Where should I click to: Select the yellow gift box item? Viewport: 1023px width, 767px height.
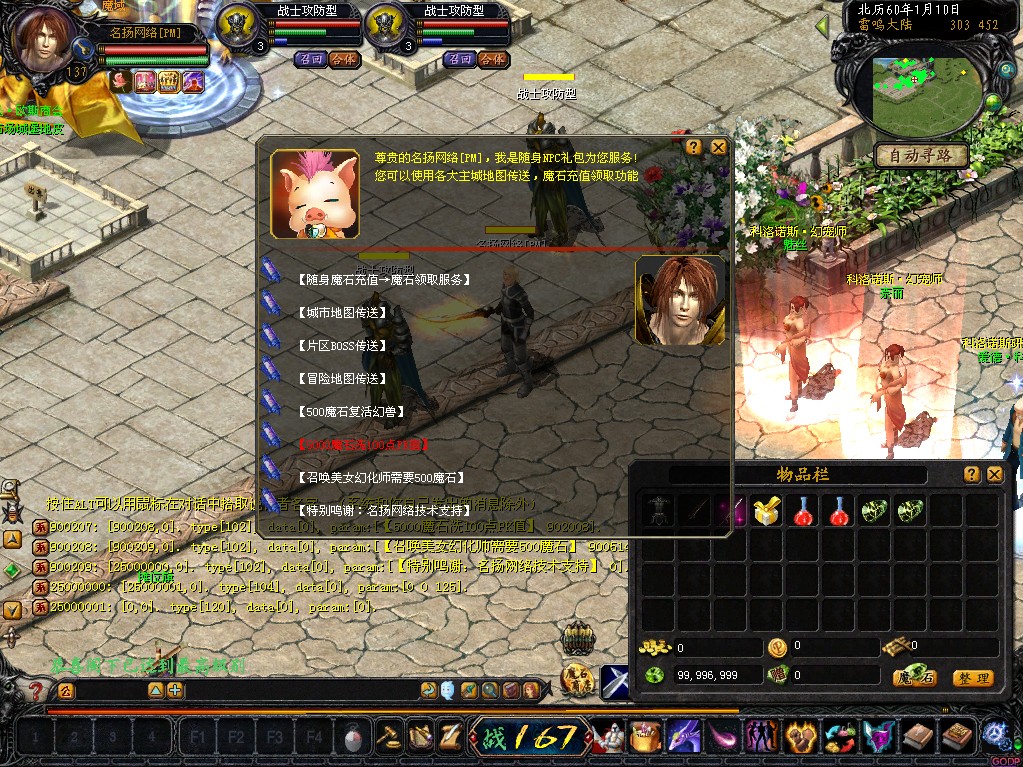click(x=768, y=511)
